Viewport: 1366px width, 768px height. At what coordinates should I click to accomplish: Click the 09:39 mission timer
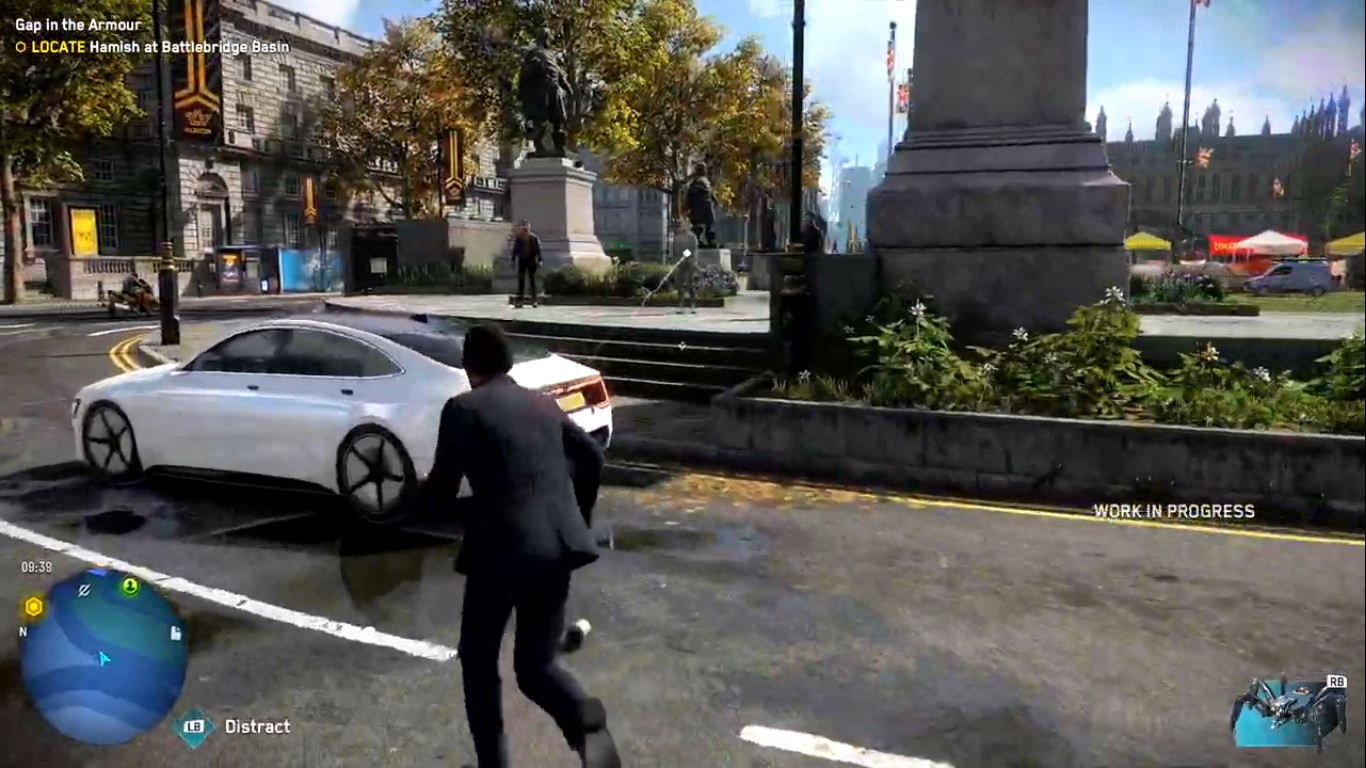pos(35,565)
